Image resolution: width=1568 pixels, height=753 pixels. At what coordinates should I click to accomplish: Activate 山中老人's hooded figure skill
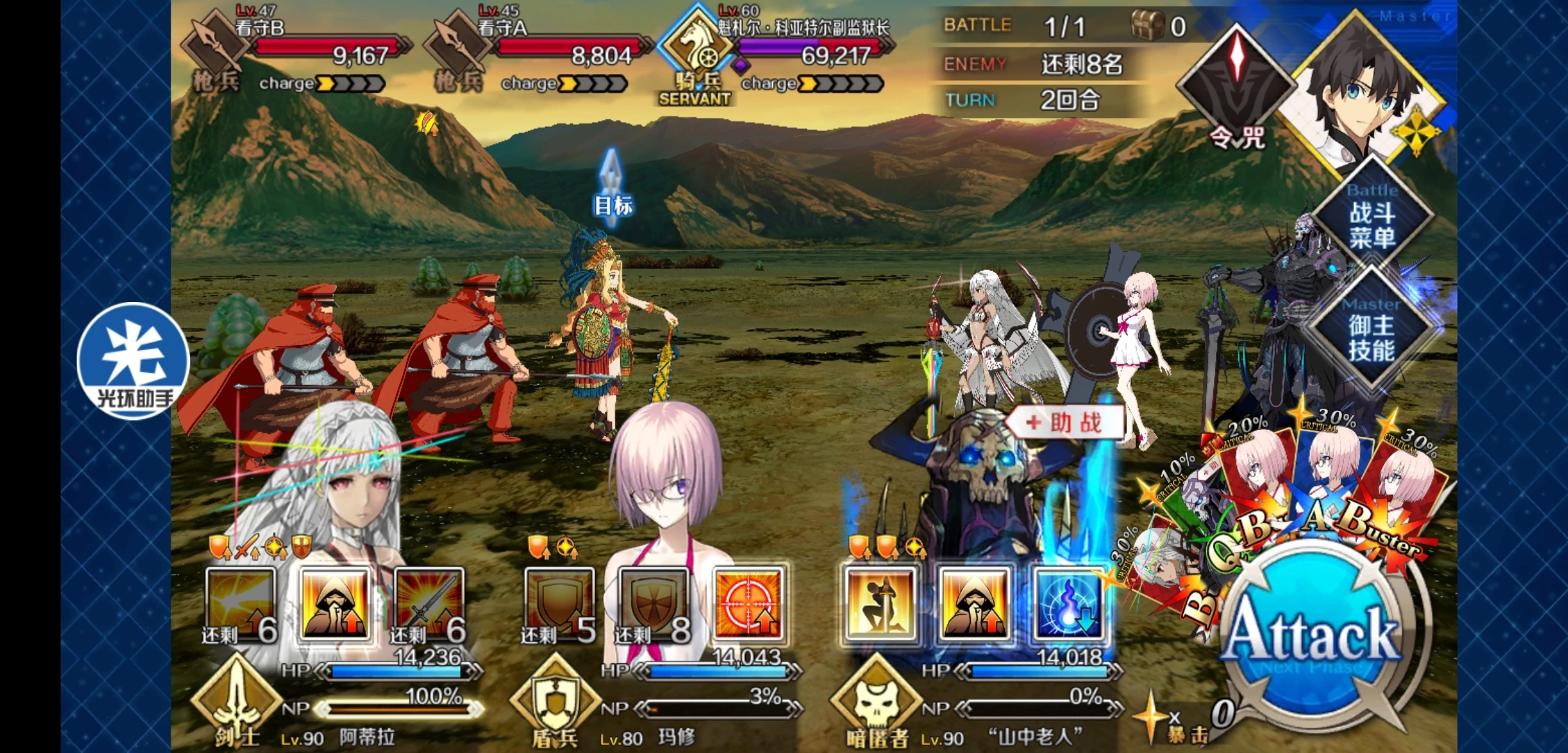pyautogui.click(x=974, y=604)
